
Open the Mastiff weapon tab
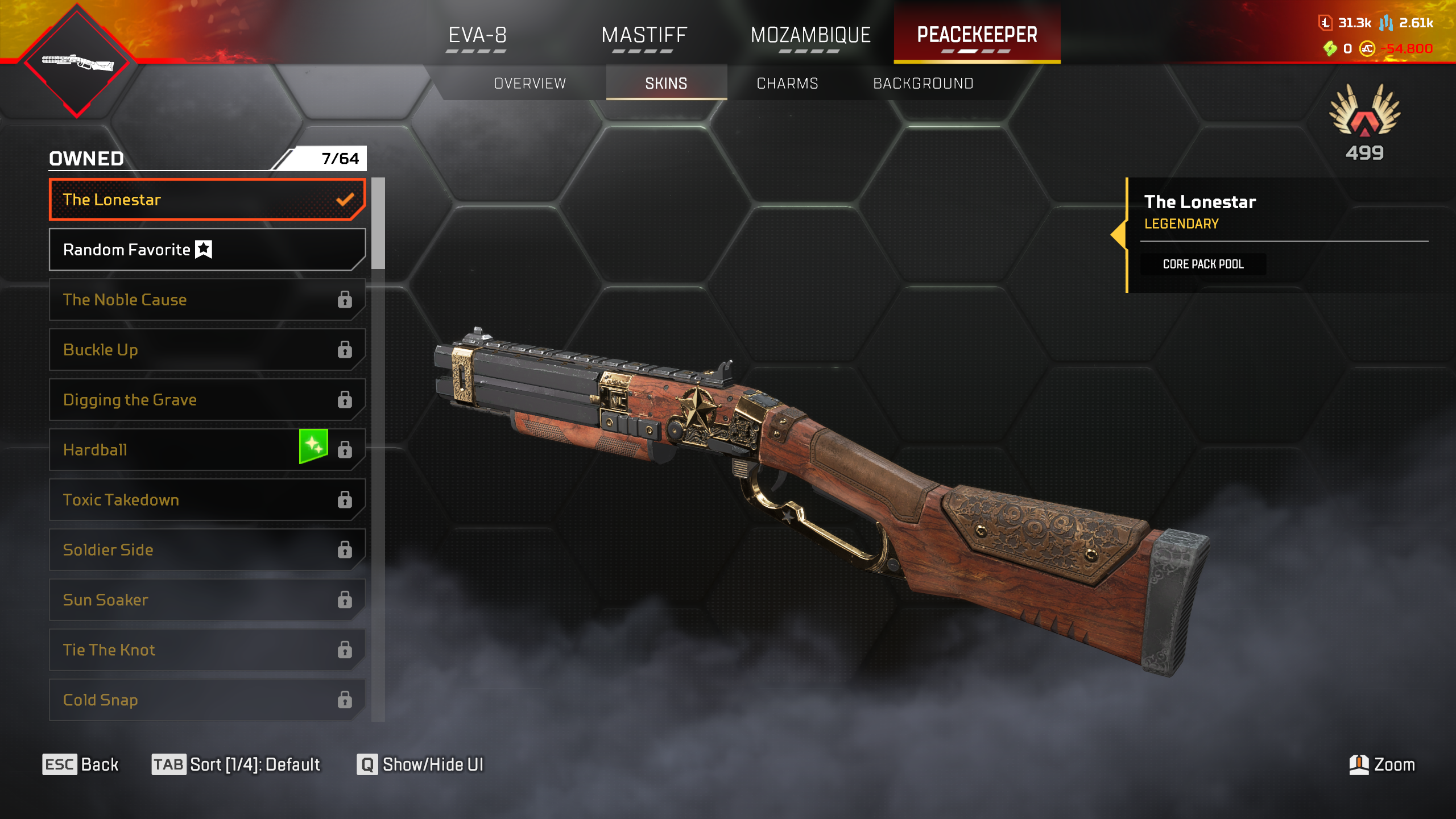(644, 35)
